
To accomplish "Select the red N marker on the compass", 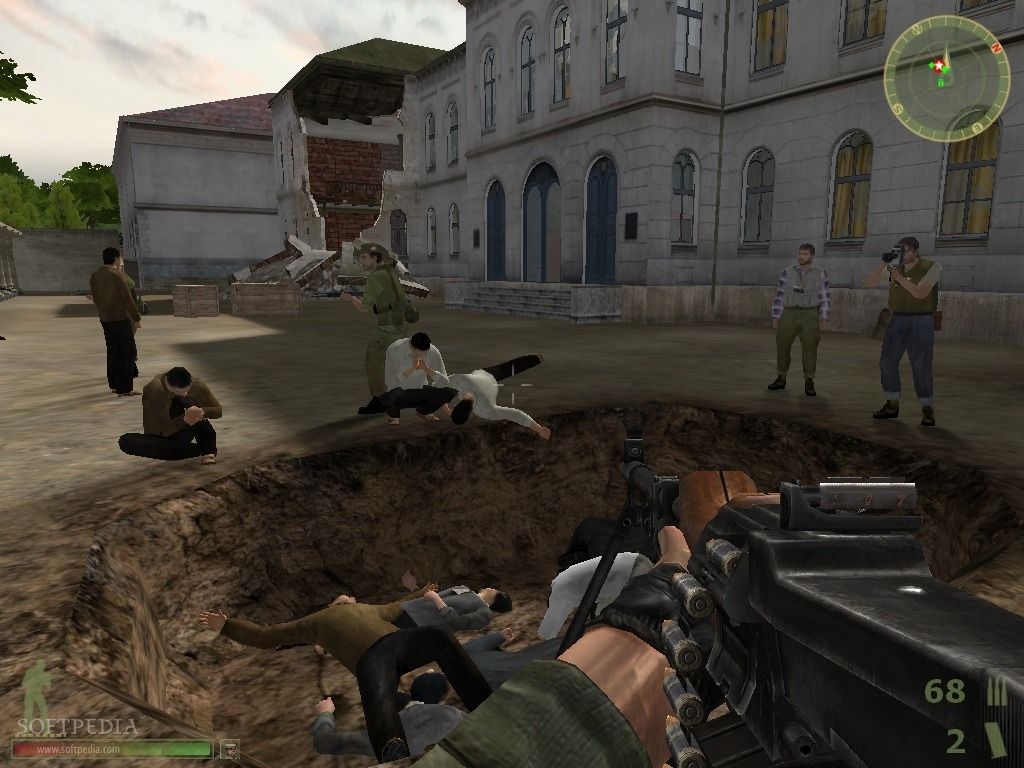I will 995,47.
